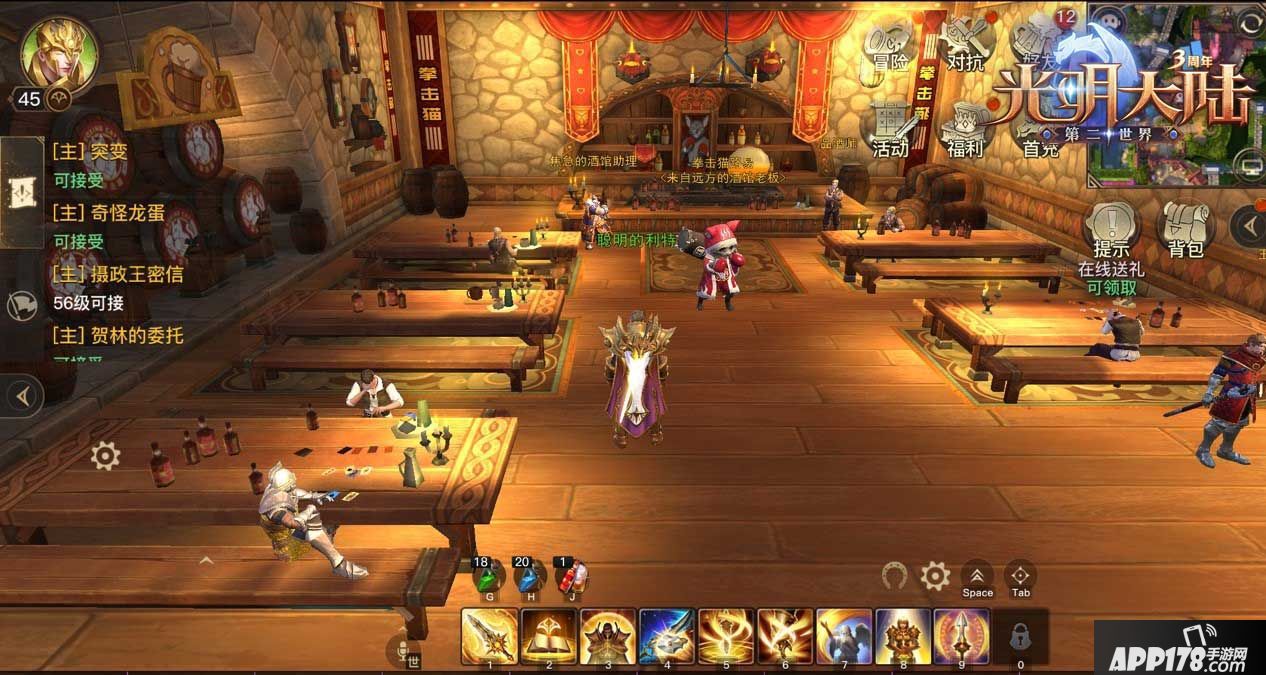
Task: Open the 活动 events menu
Action: point(890,130)
